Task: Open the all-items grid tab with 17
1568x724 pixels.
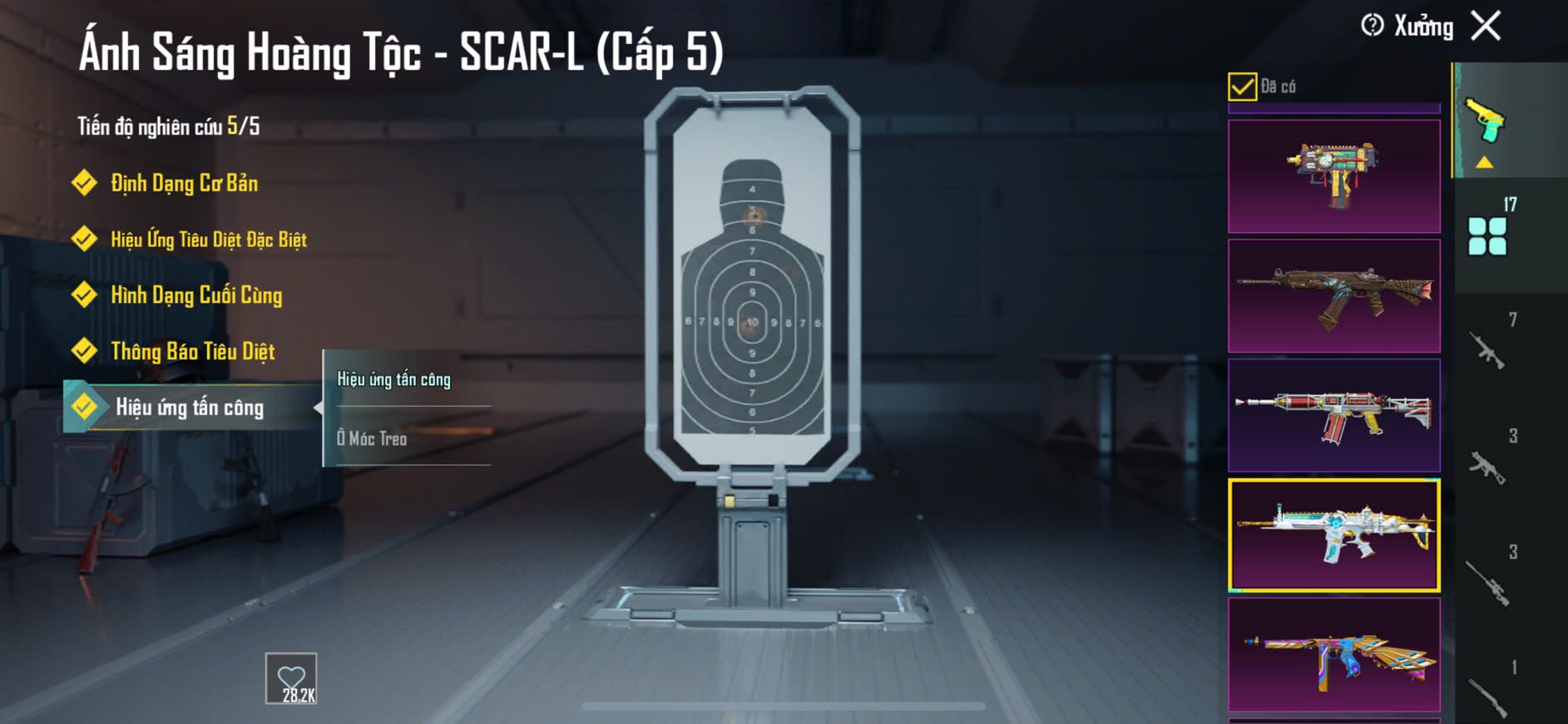Action: point(1488,234)
